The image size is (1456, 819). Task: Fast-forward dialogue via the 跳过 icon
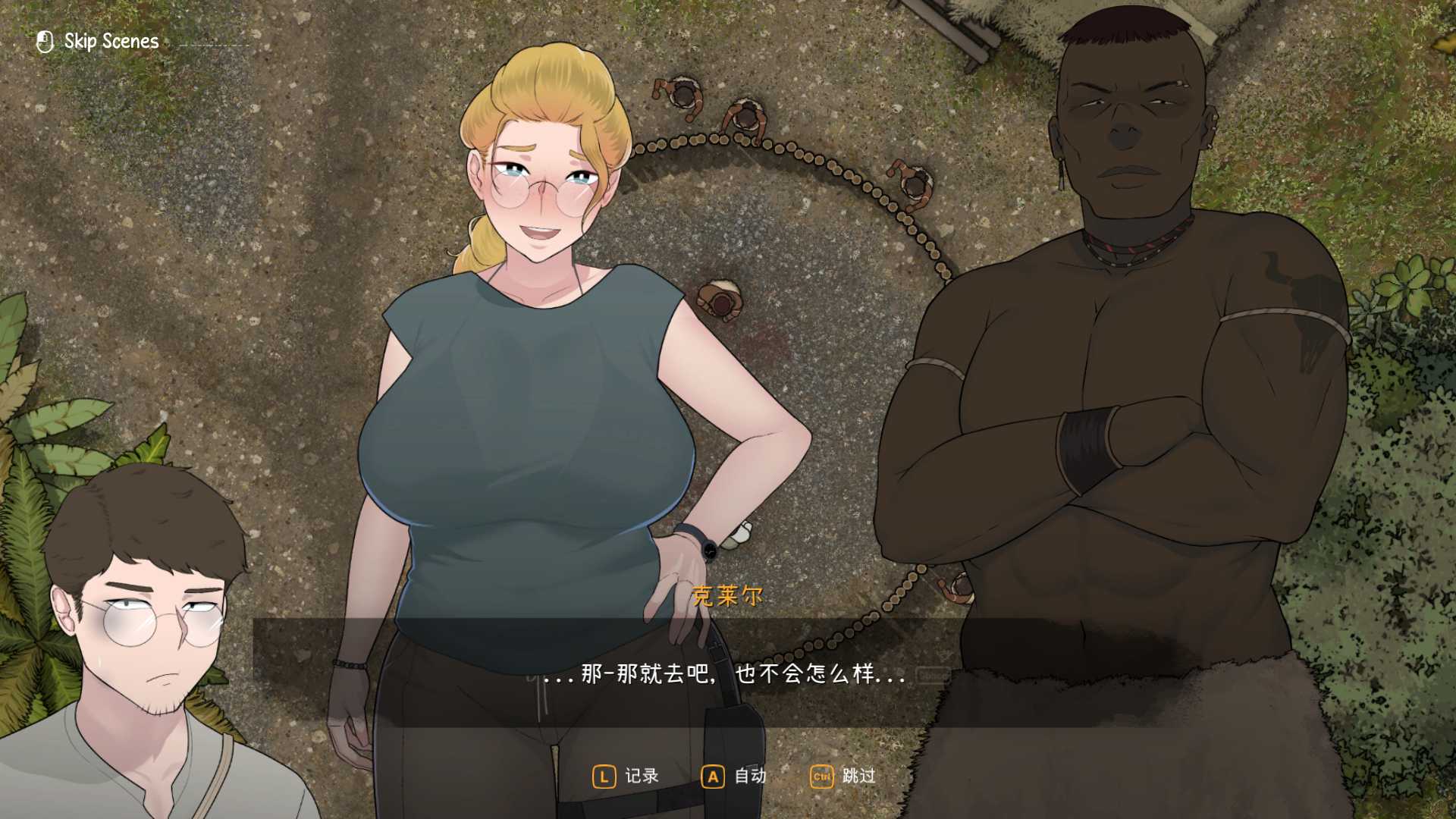coord(859,776)
